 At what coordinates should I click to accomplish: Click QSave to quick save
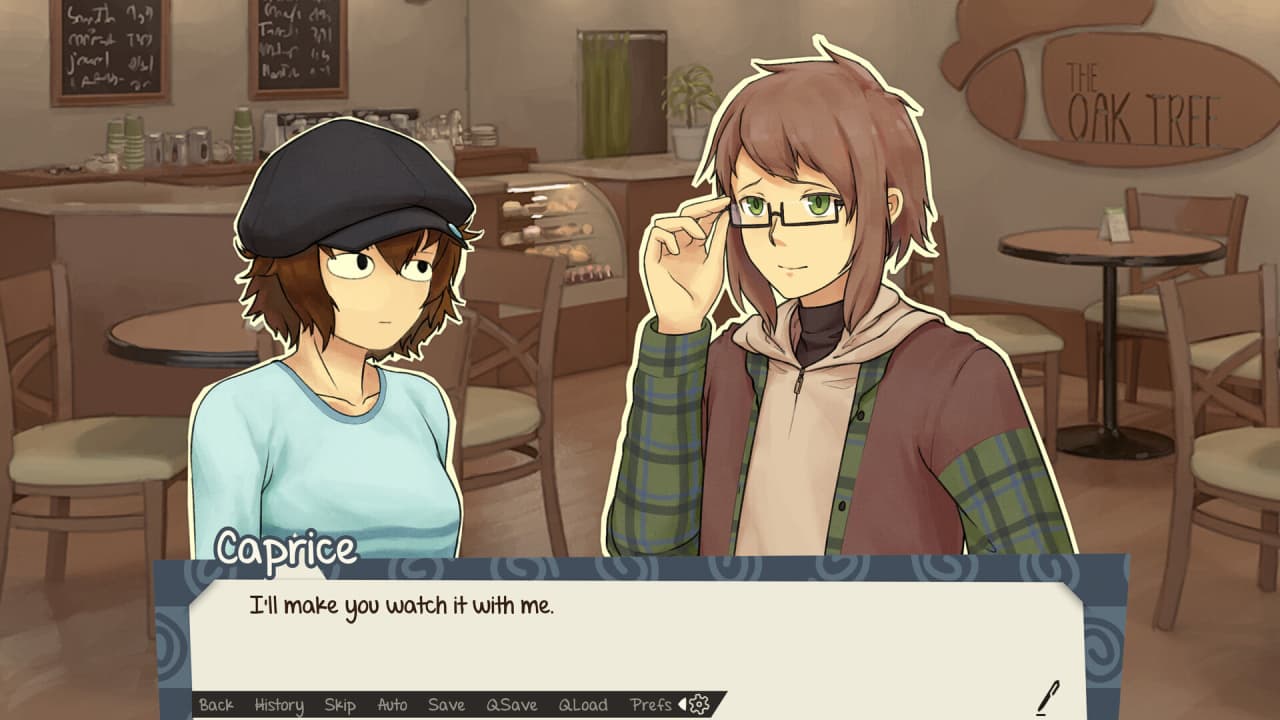512,705
